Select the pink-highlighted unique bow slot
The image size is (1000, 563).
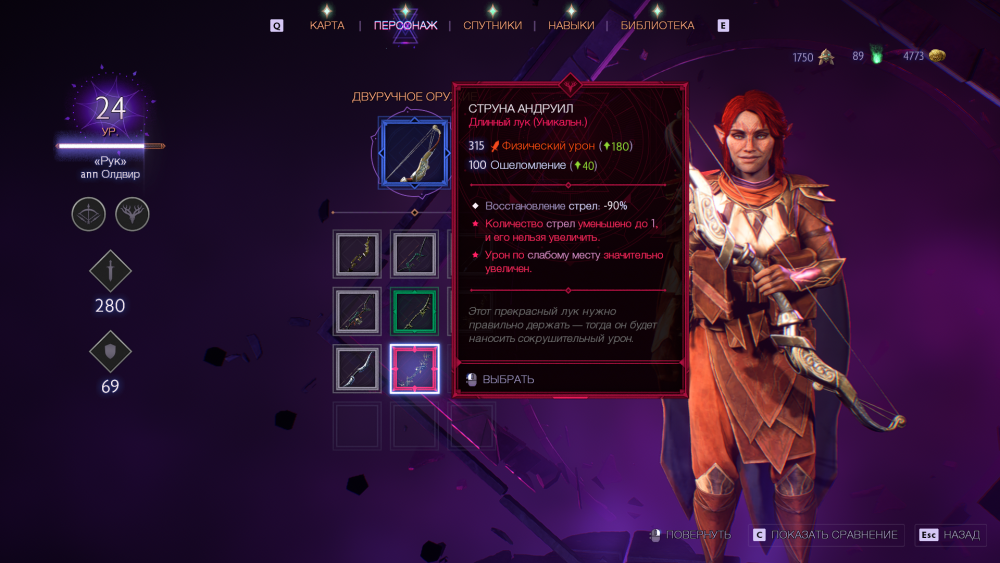point(414,368)
